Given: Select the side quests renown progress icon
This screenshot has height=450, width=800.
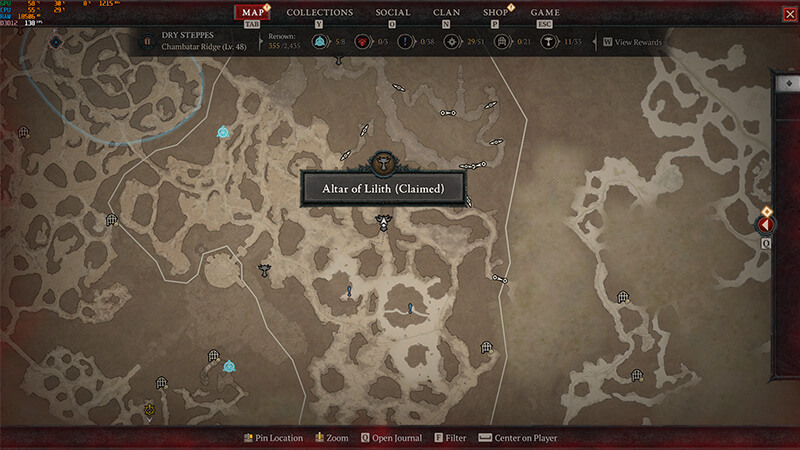Looking at the screenshot, I should pos(407,42).
